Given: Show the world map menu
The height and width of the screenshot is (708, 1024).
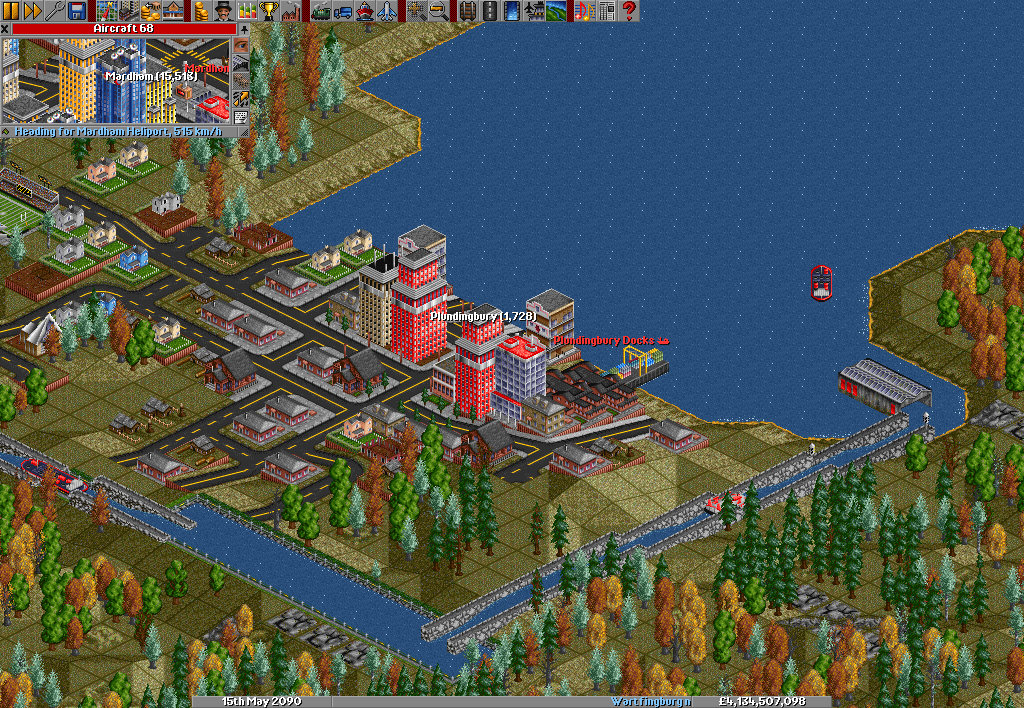Looking at the screenshot, I should [107, 11].
